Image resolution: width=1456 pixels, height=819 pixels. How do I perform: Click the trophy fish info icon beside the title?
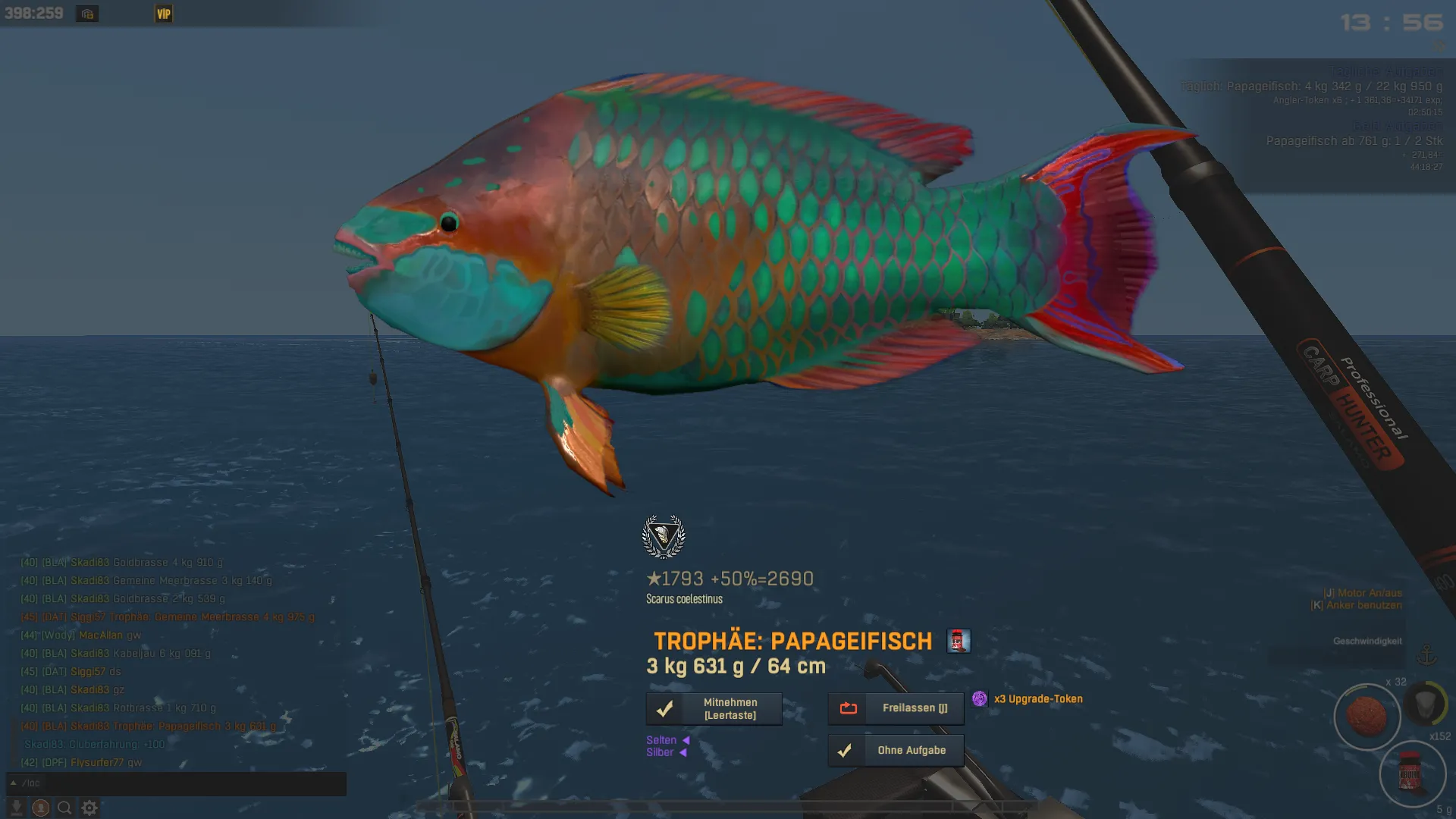(959, 641)
